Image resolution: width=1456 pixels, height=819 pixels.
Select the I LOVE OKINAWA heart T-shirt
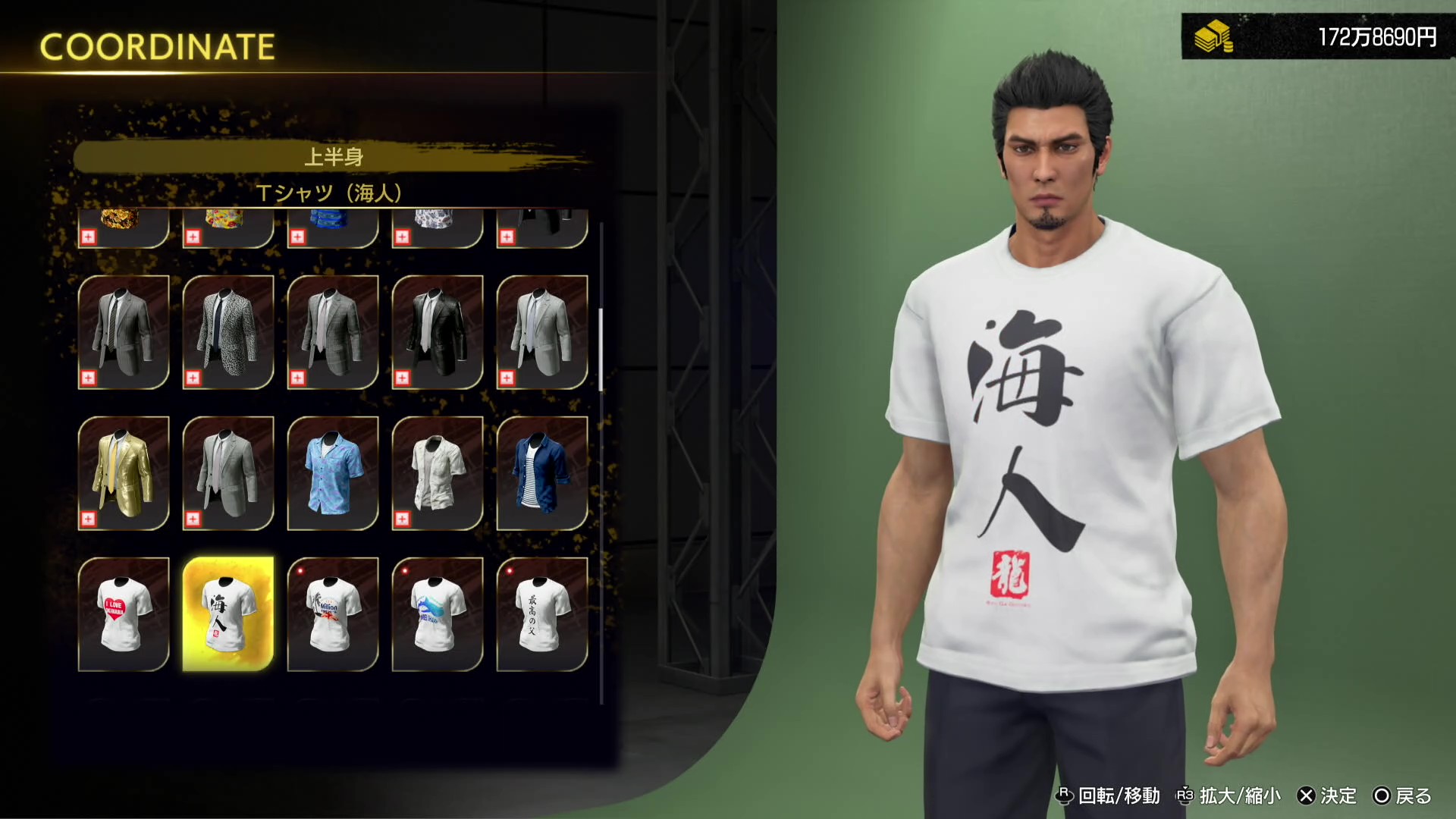point(124,613)
